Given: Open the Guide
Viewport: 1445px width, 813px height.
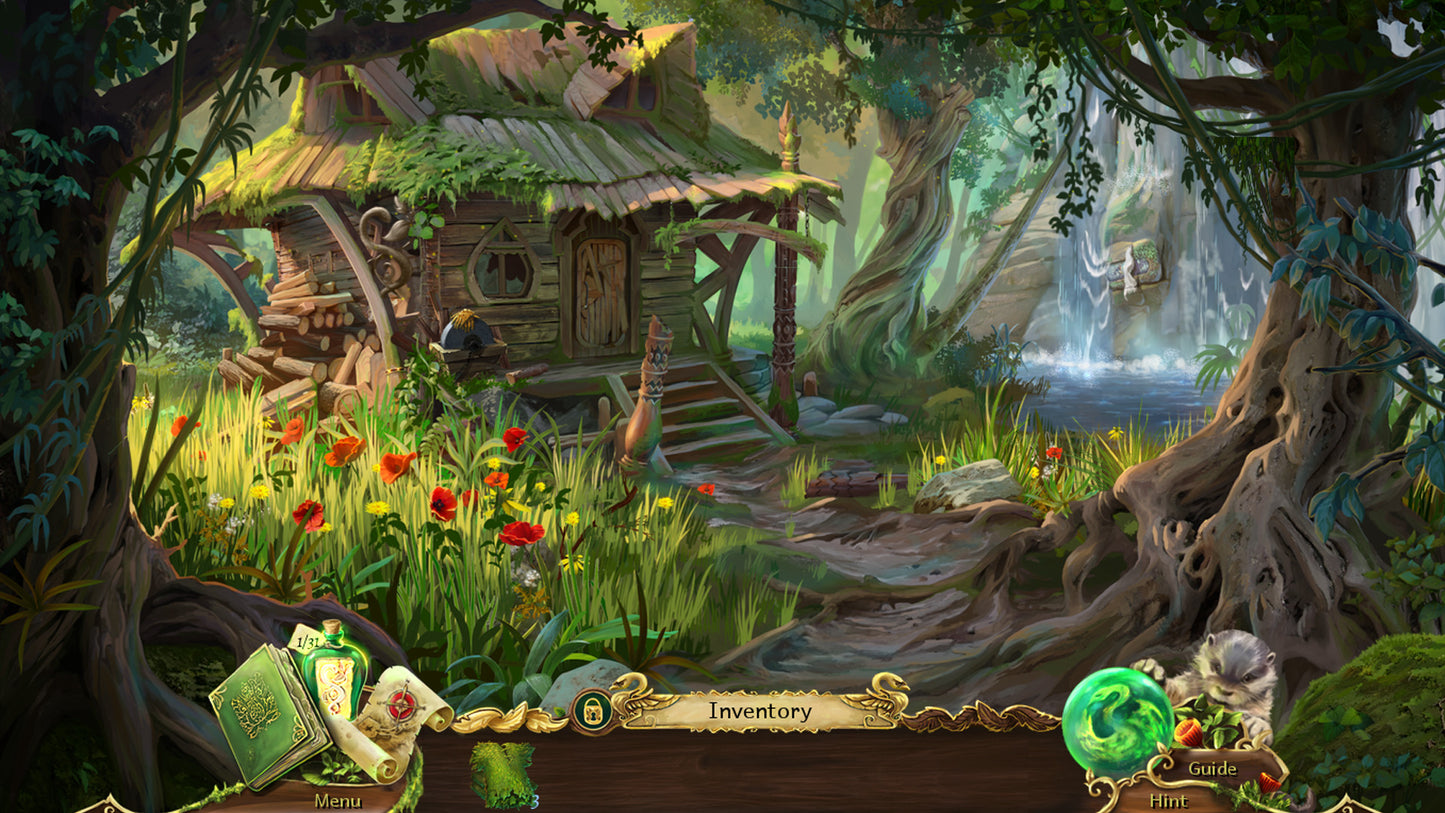Looking at the screenshot, I should point(1210,770).
